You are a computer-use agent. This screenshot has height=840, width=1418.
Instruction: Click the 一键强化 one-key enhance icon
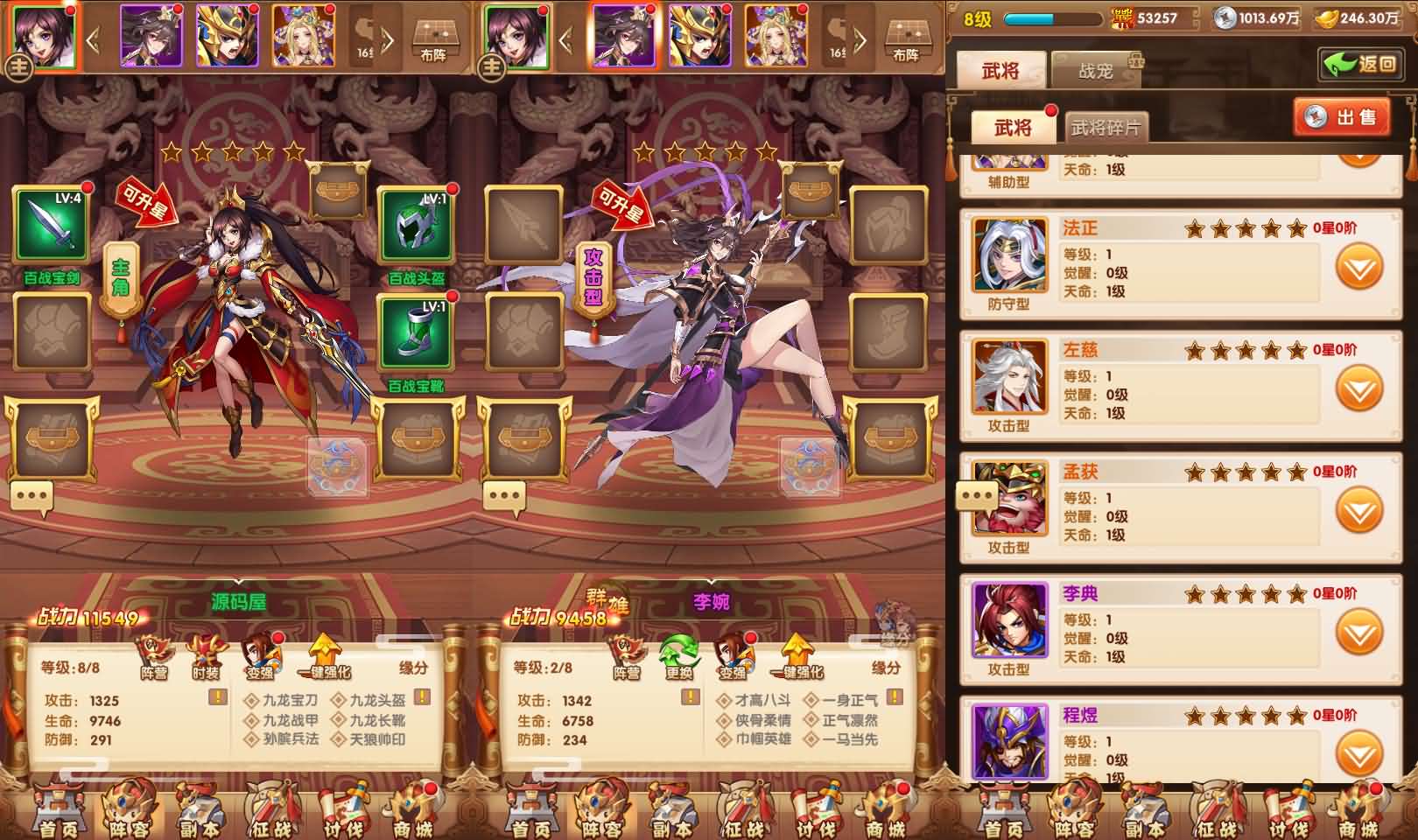326,656
